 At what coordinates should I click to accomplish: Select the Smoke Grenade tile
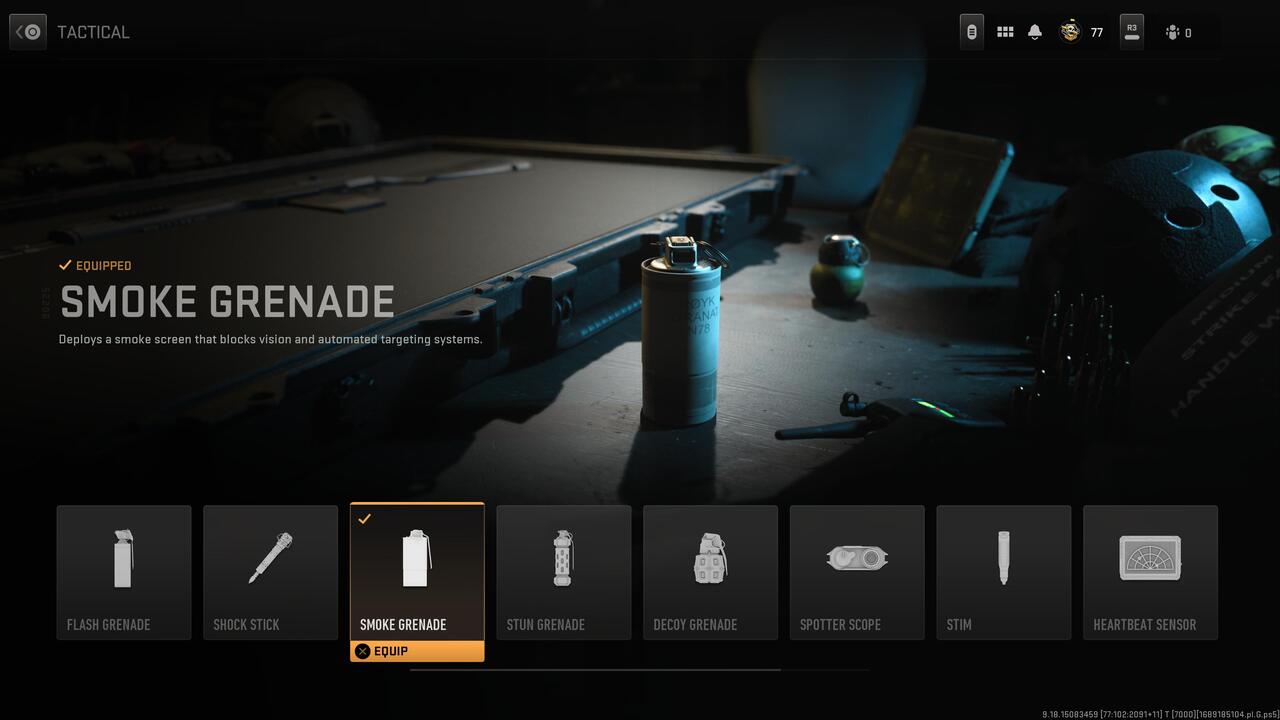pyautogui.click(x=417, y=572)
